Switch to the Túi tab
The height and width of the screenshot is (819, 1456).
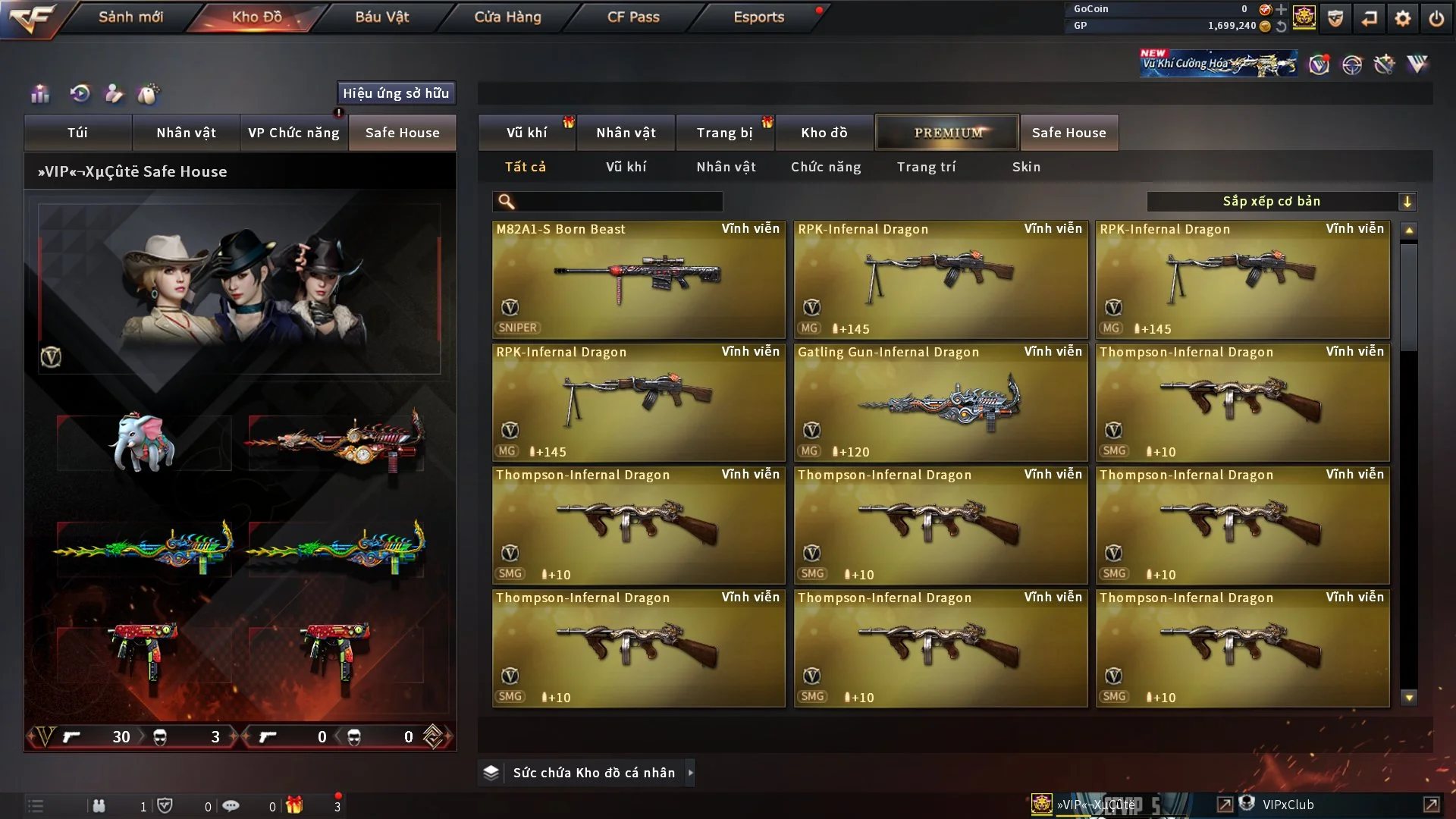(x=77, y=133)
